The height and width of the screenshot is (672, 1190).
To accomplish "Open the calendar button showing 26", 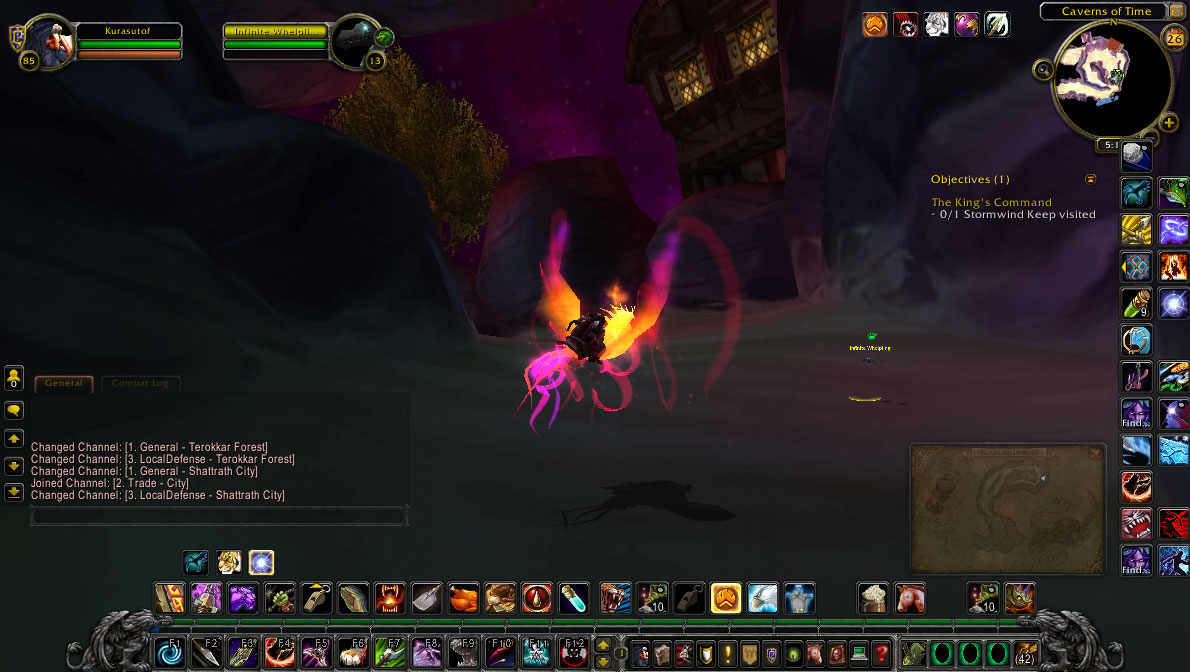I will [x=1174, y=38].
